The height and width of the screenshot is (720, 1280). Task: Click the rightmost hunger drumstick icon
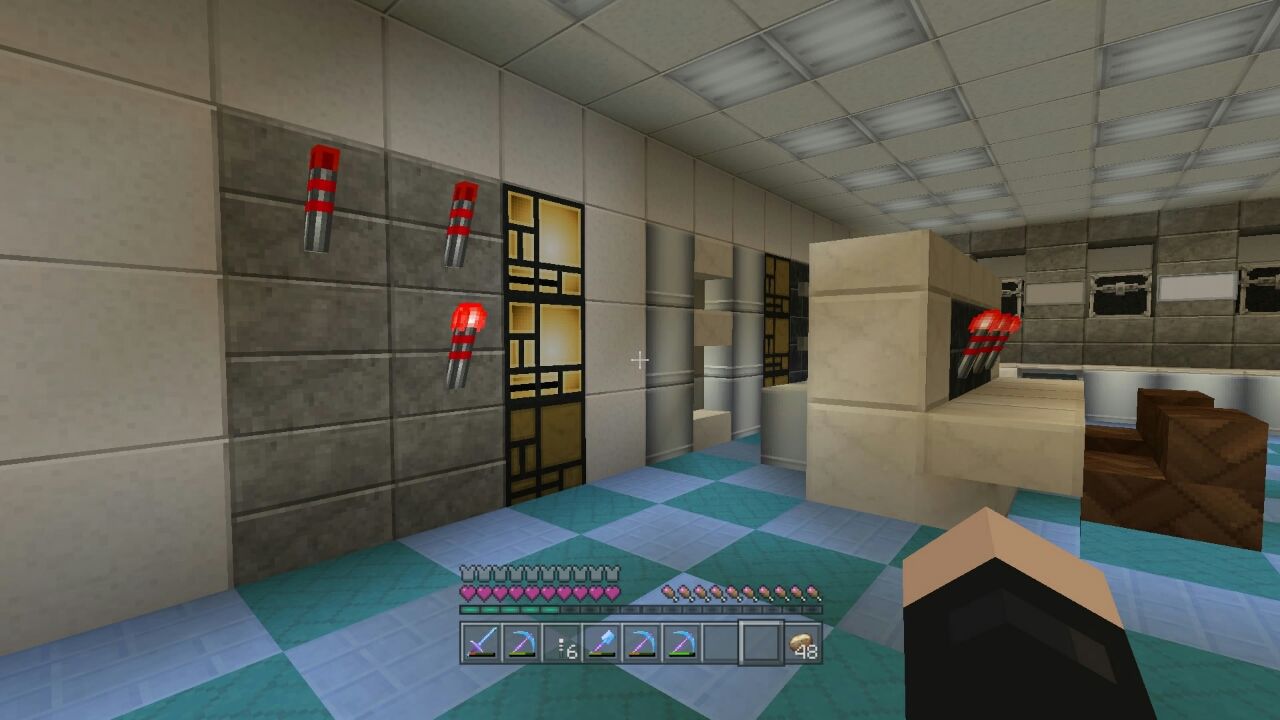tap(812, 592)
